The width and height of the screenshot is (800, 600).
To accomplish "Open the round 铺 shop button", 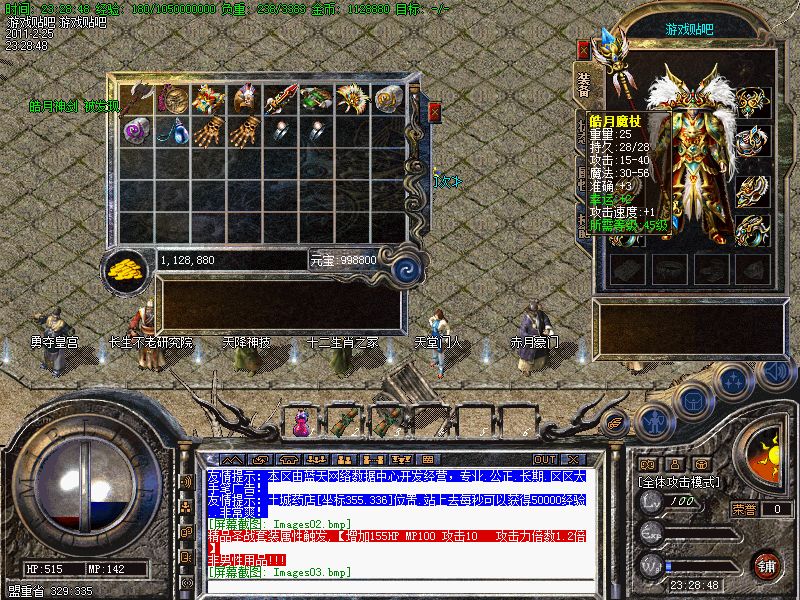I will (x=767, y=565).
